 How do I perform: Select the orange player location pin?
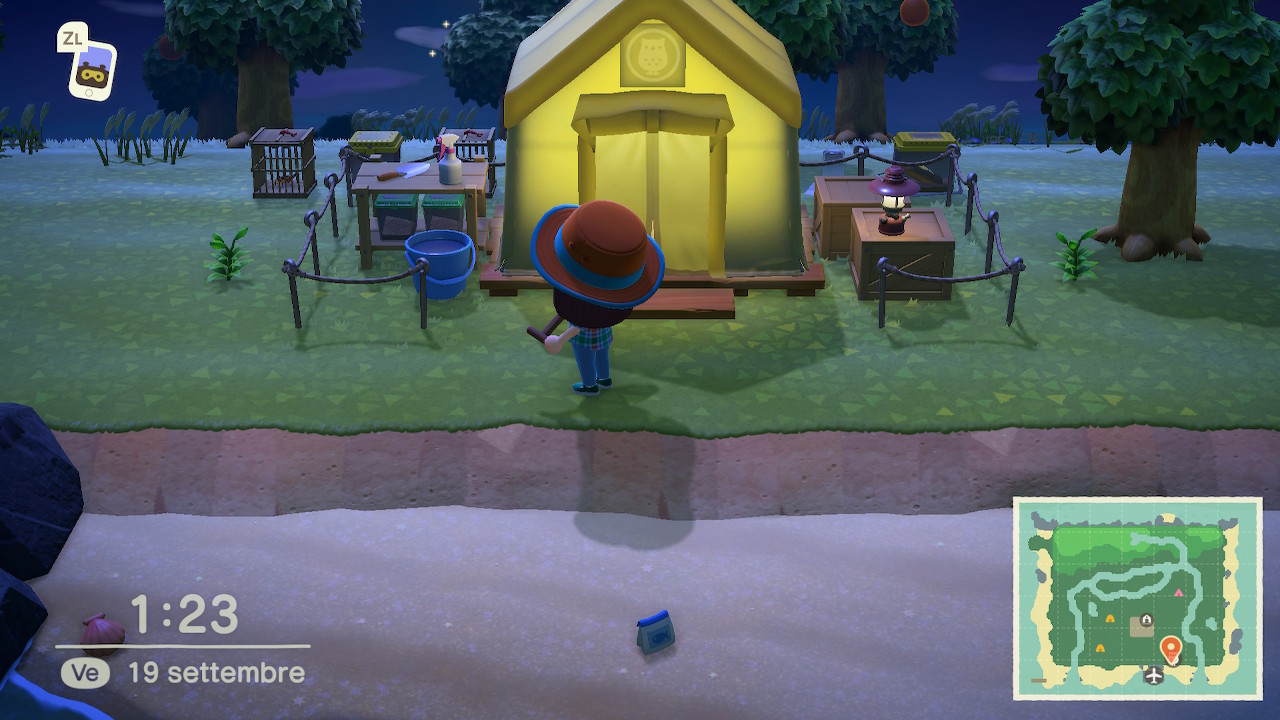1170,650
